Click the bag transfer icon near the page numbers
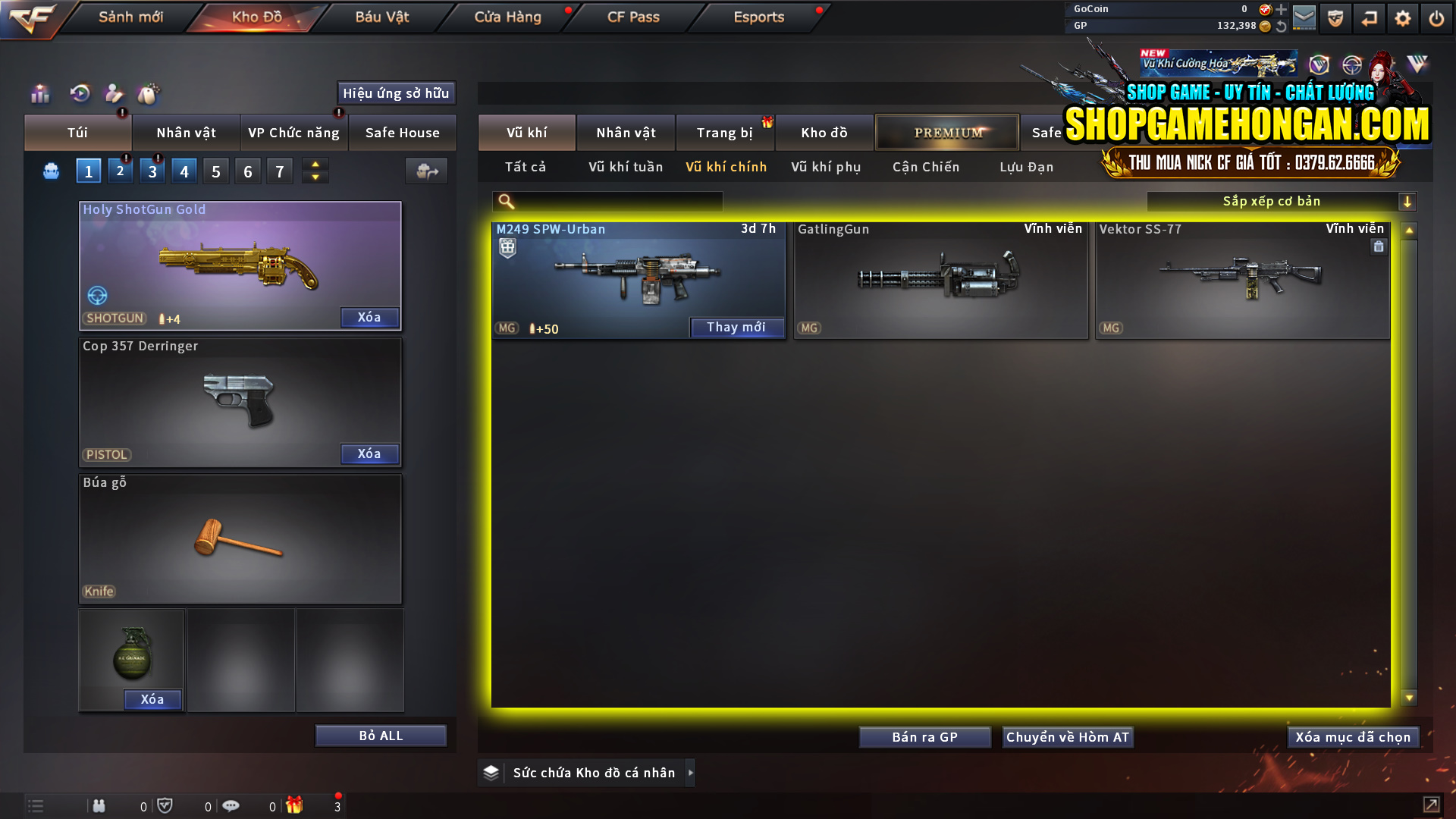The width and height of the screenshot is (1456, 819). 426,171
